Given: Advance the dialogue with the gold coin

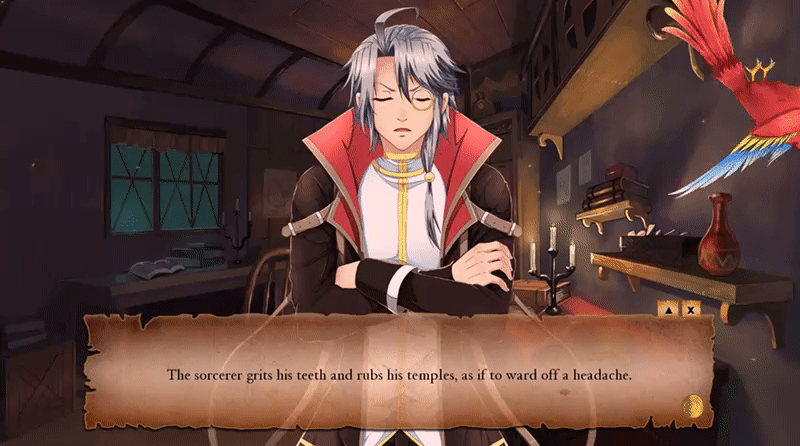Looking at the screenshot, I should pos(691,407).
